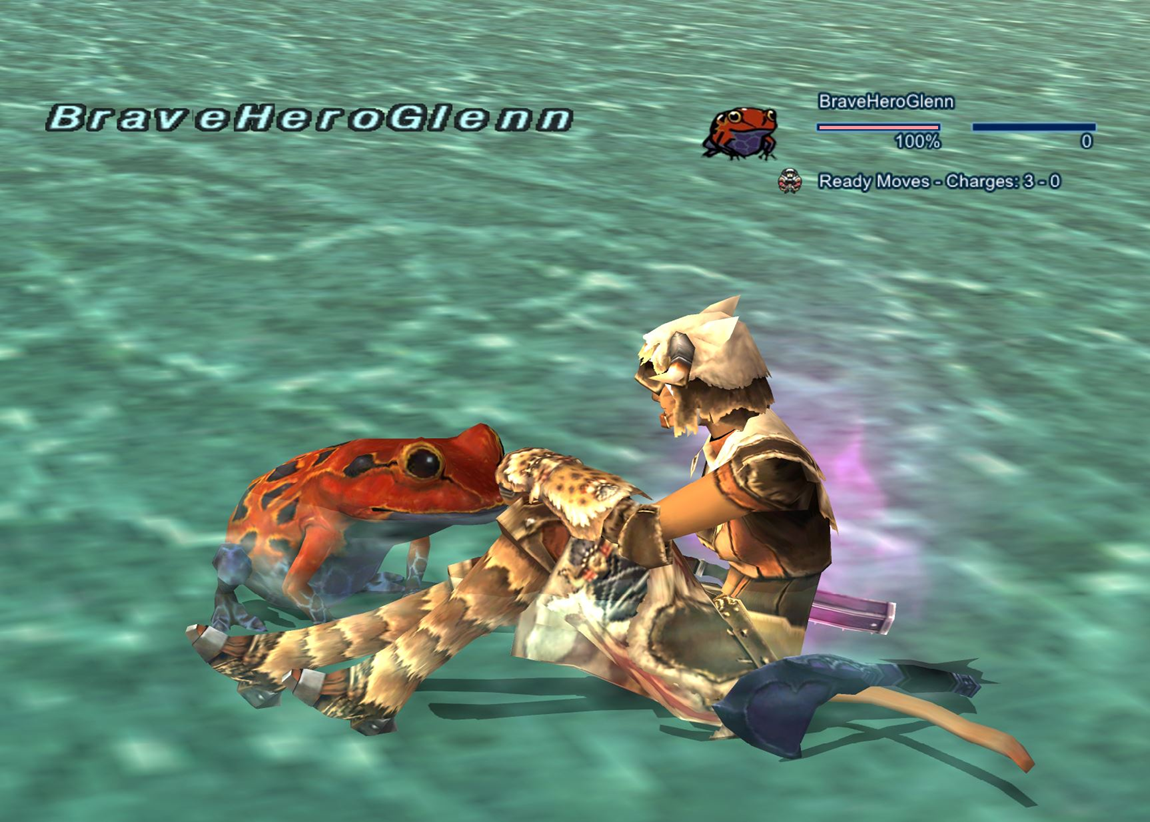Select the BraveHeroGlenn name in pet panel
The image size is (1150, 822).
[885, 101]
